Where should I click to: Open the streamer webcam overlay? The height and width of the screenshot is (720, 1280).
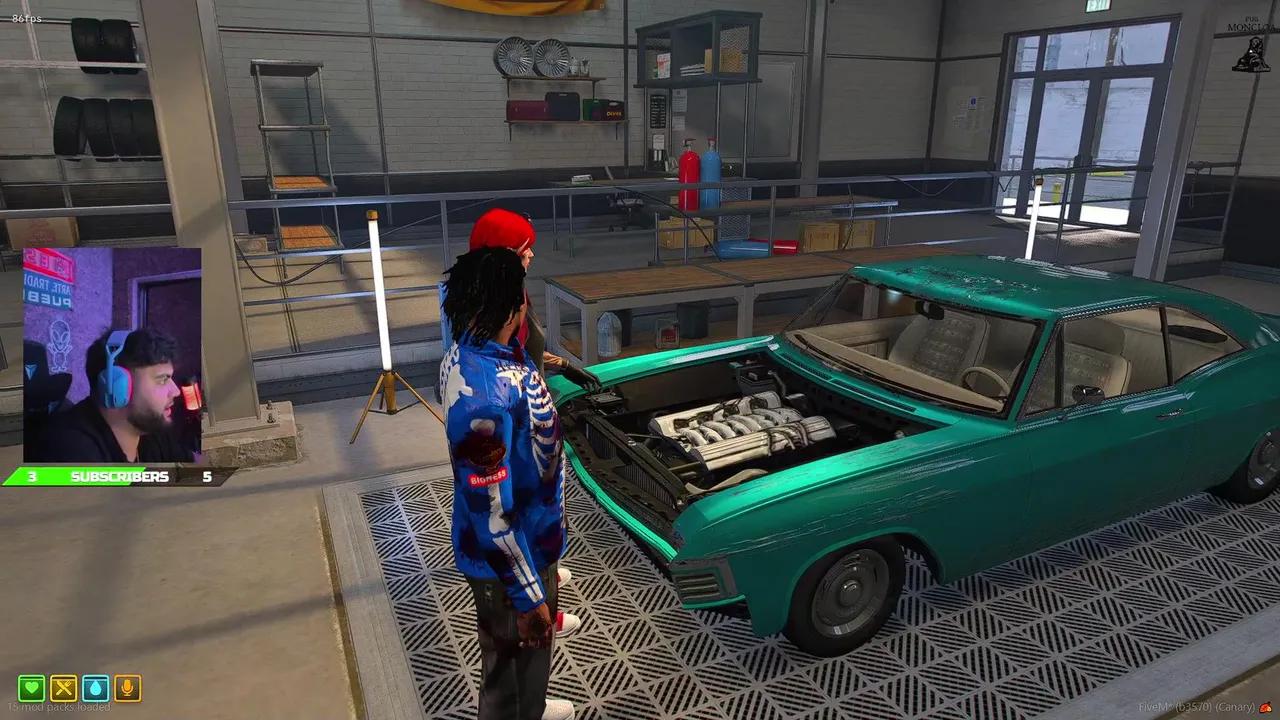coord(111,355)
